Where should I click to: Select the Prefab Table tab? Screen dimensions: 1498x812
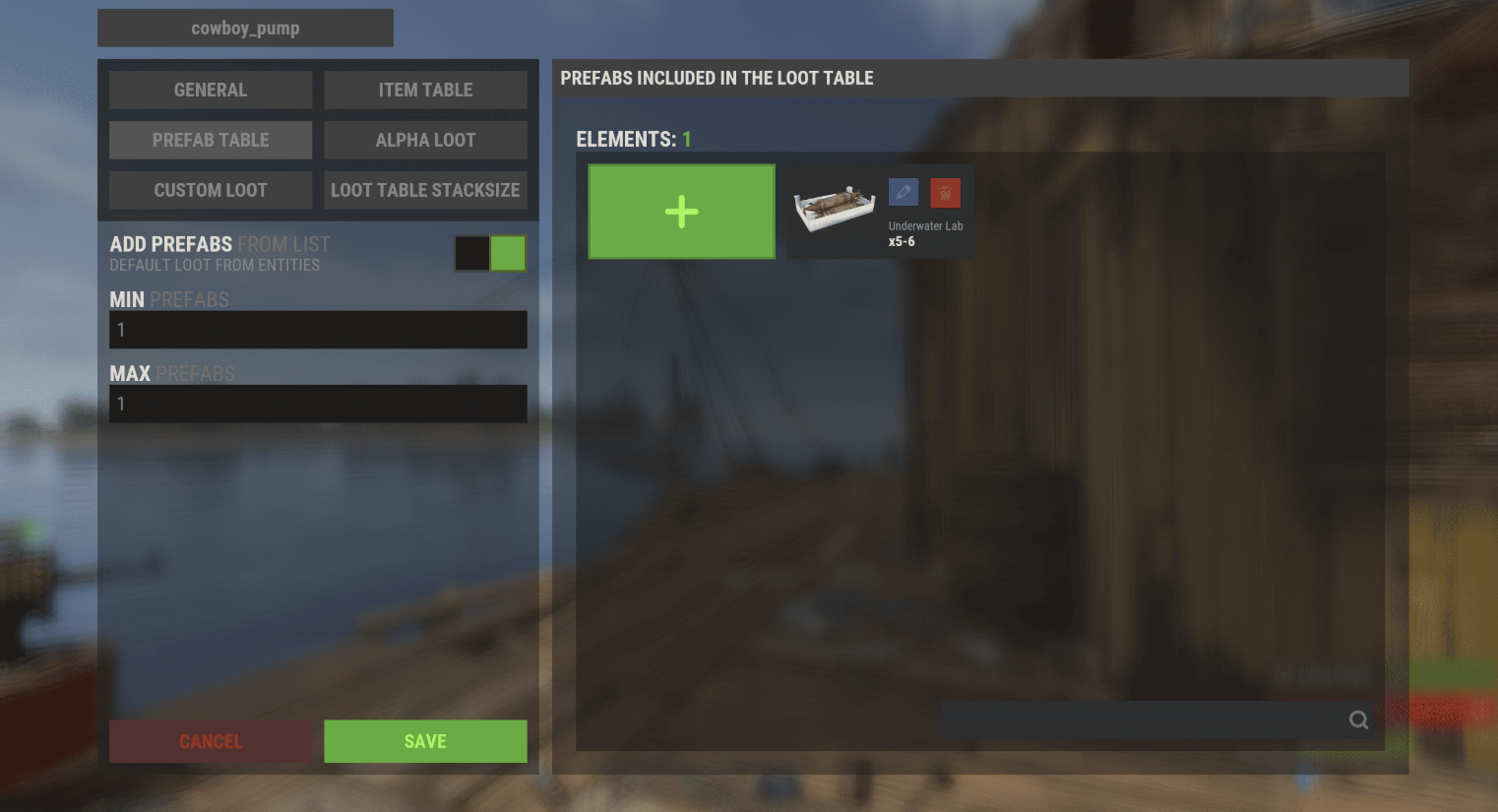pyautogui.click(x=211, y=140)
